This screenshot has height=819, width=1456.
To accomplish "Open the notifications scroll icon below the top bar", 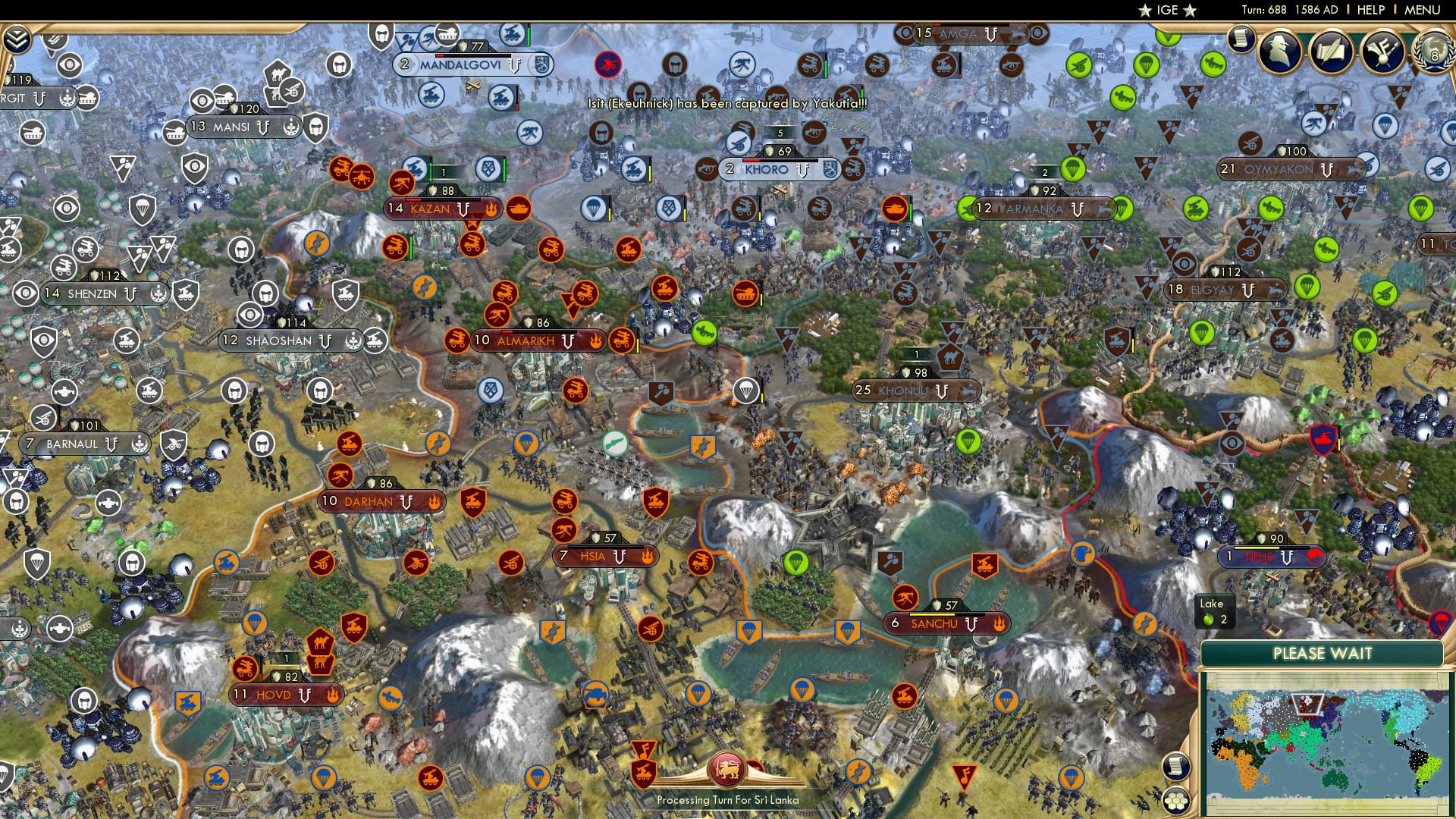I will coord(1241,39).
